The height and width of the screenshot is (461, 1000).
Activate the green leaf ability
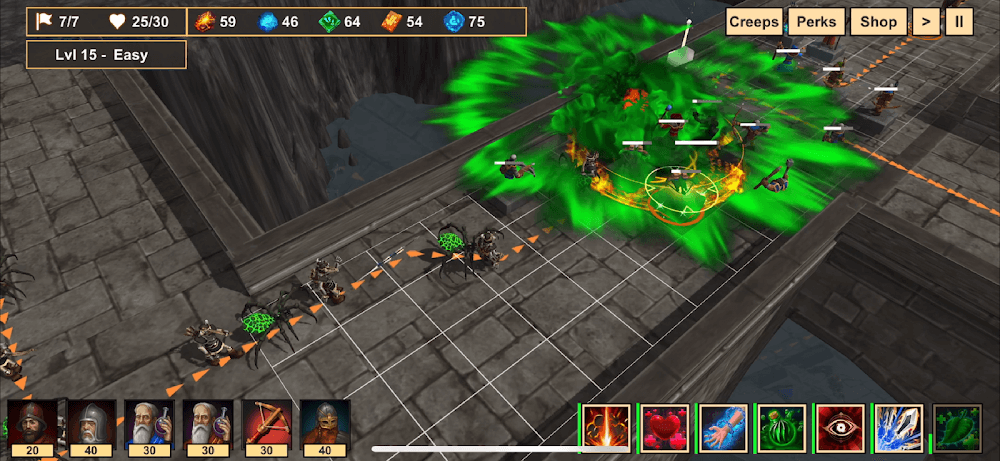pos(958,428)
